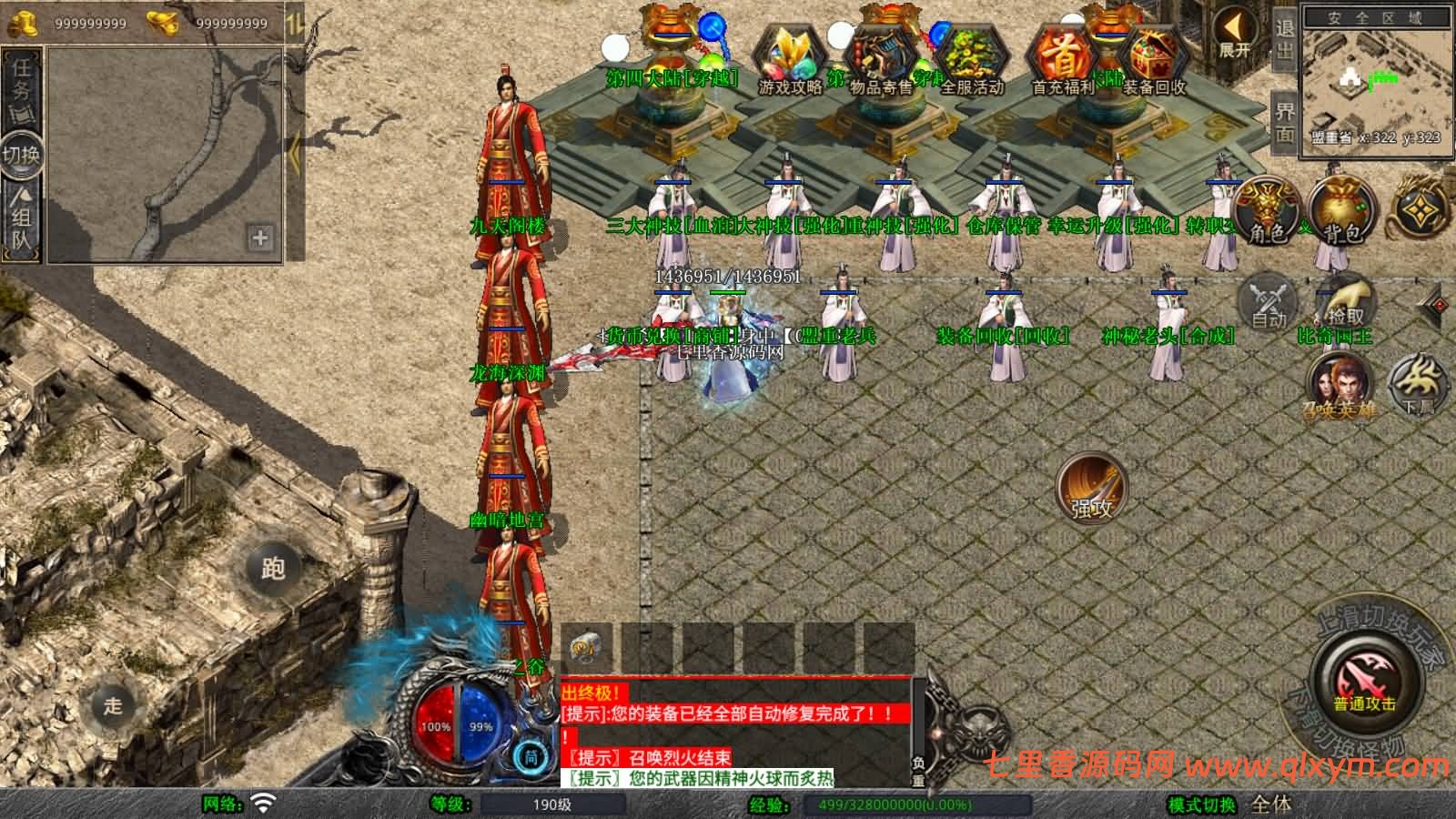The image size is (1456, 819).
Task: Click the 退出 exit button
Action: pos(1284,38)
